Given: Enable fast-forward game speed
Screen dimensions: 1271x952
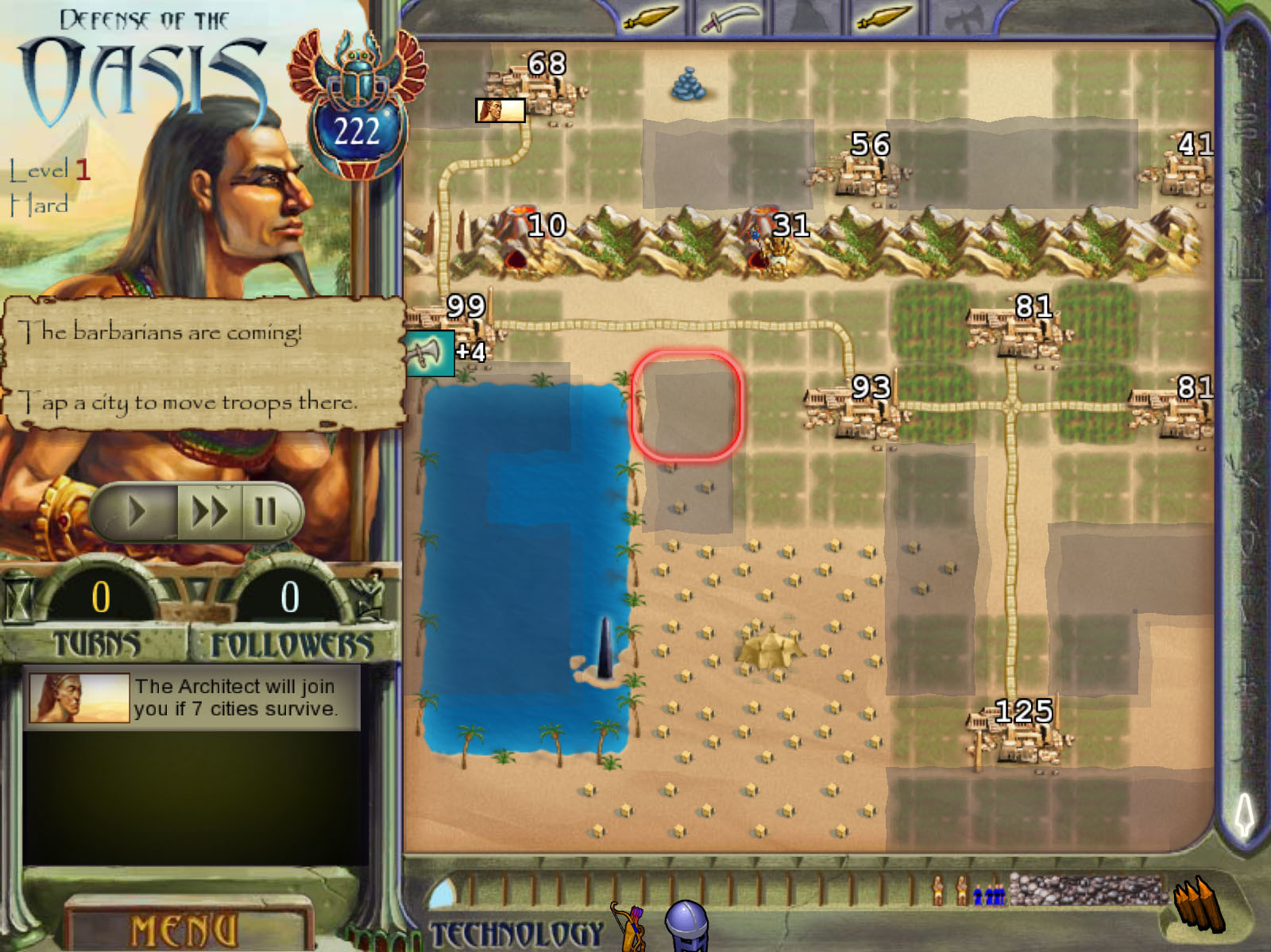Looking at the screenshot, I should point(211,511).
